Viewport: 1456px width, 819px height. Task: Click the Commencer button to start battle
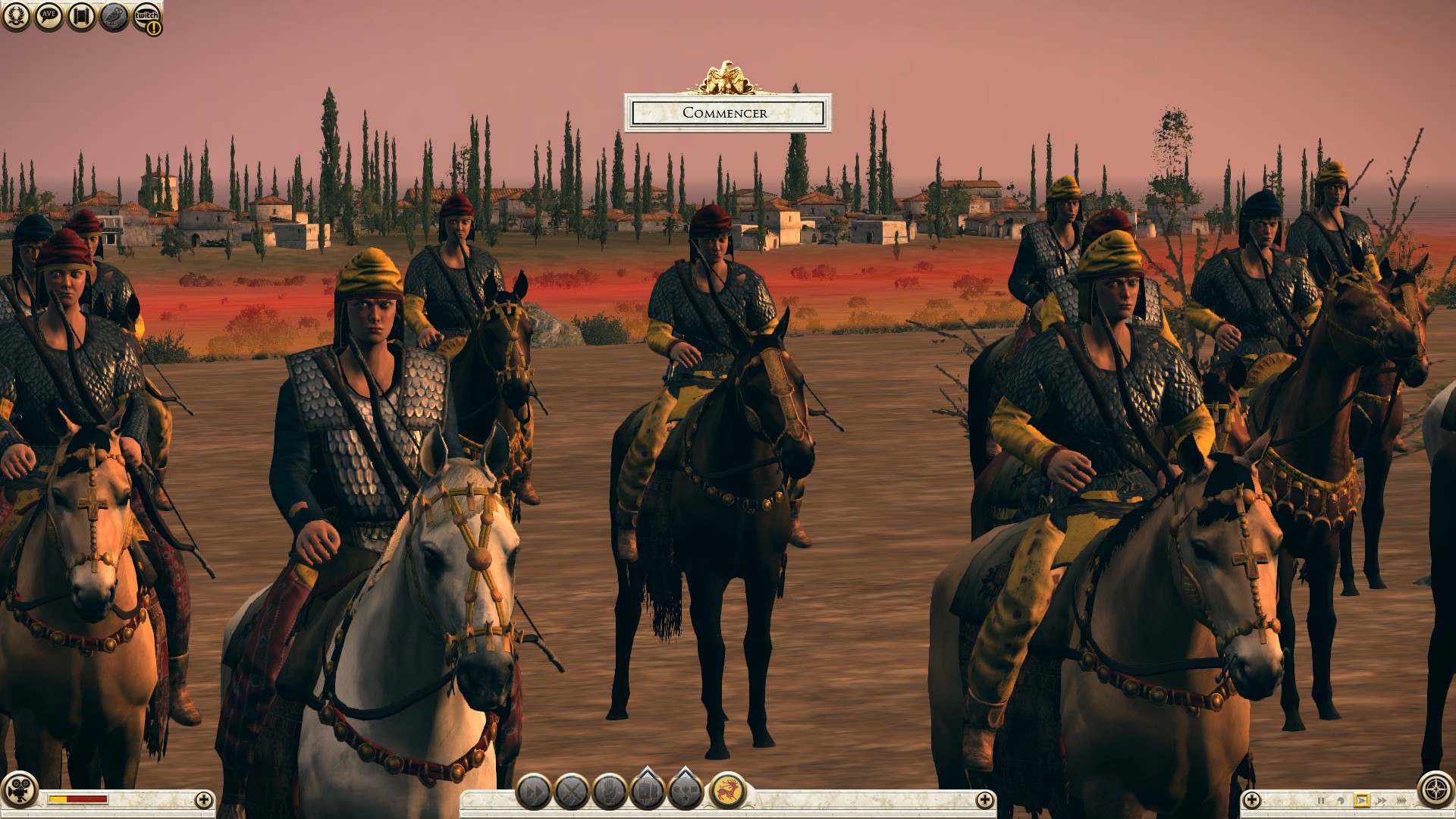[x=727, y=113]
